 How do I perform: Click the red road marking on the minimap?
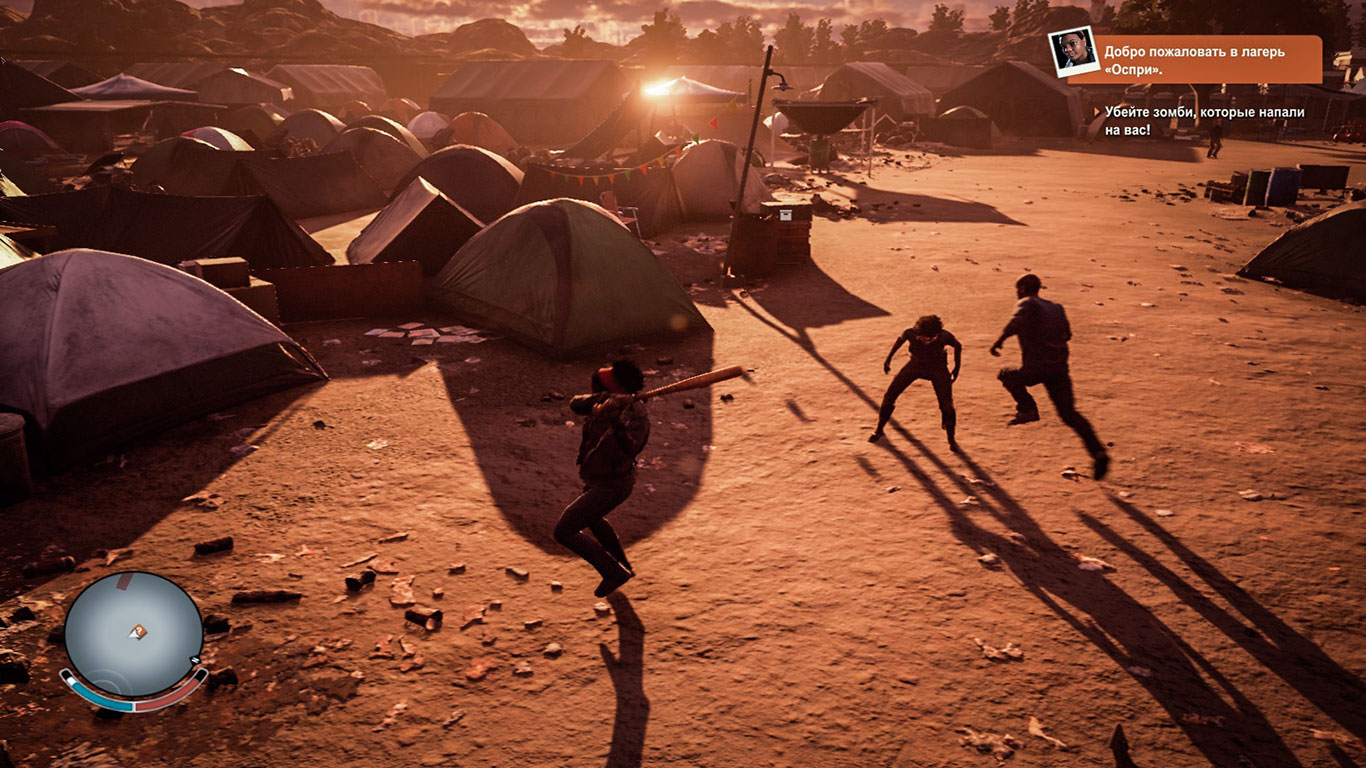pos(122,582)
